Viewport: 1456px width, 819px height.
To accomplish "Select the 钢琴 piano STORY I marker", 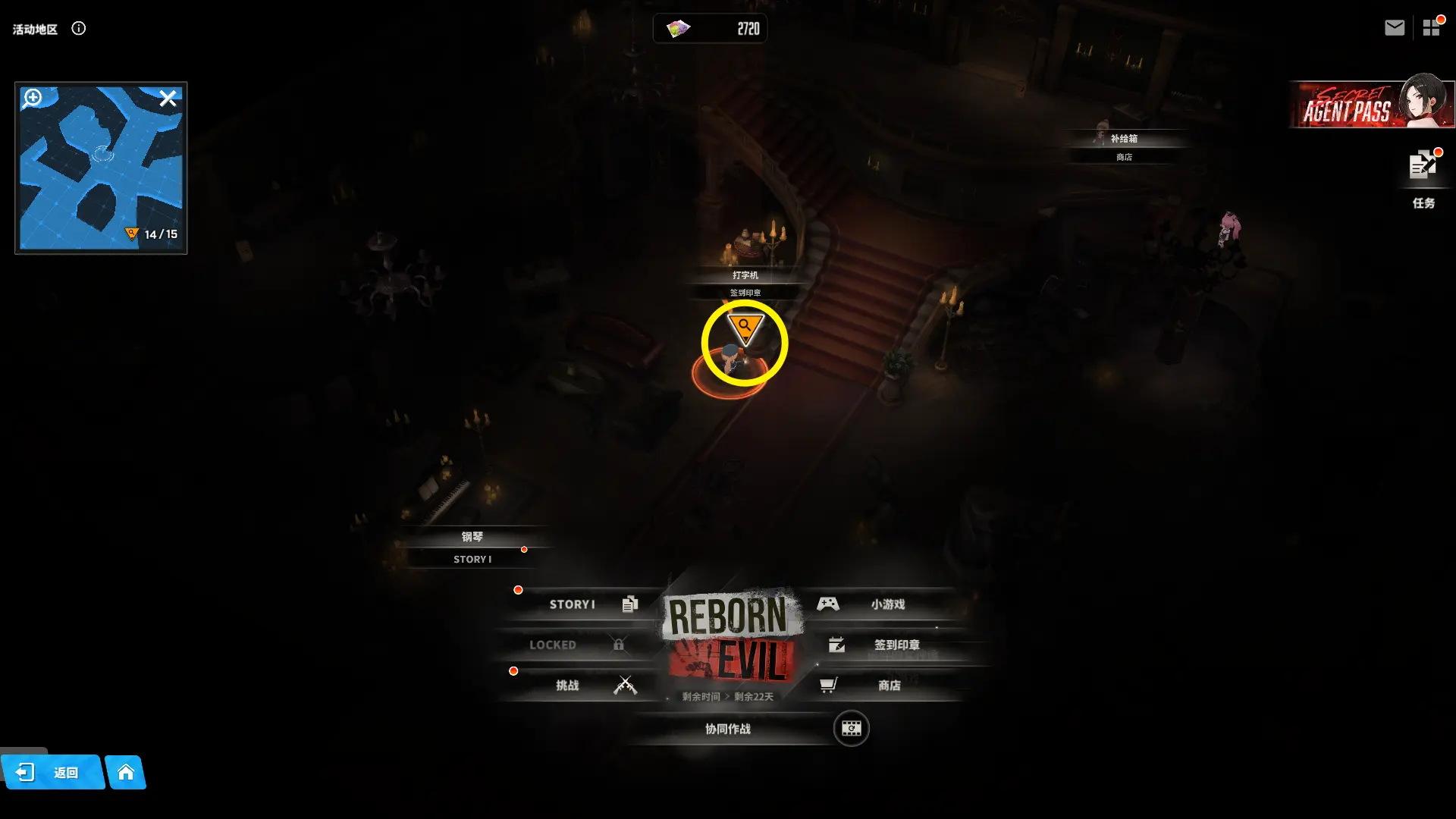I will (472, 538).
